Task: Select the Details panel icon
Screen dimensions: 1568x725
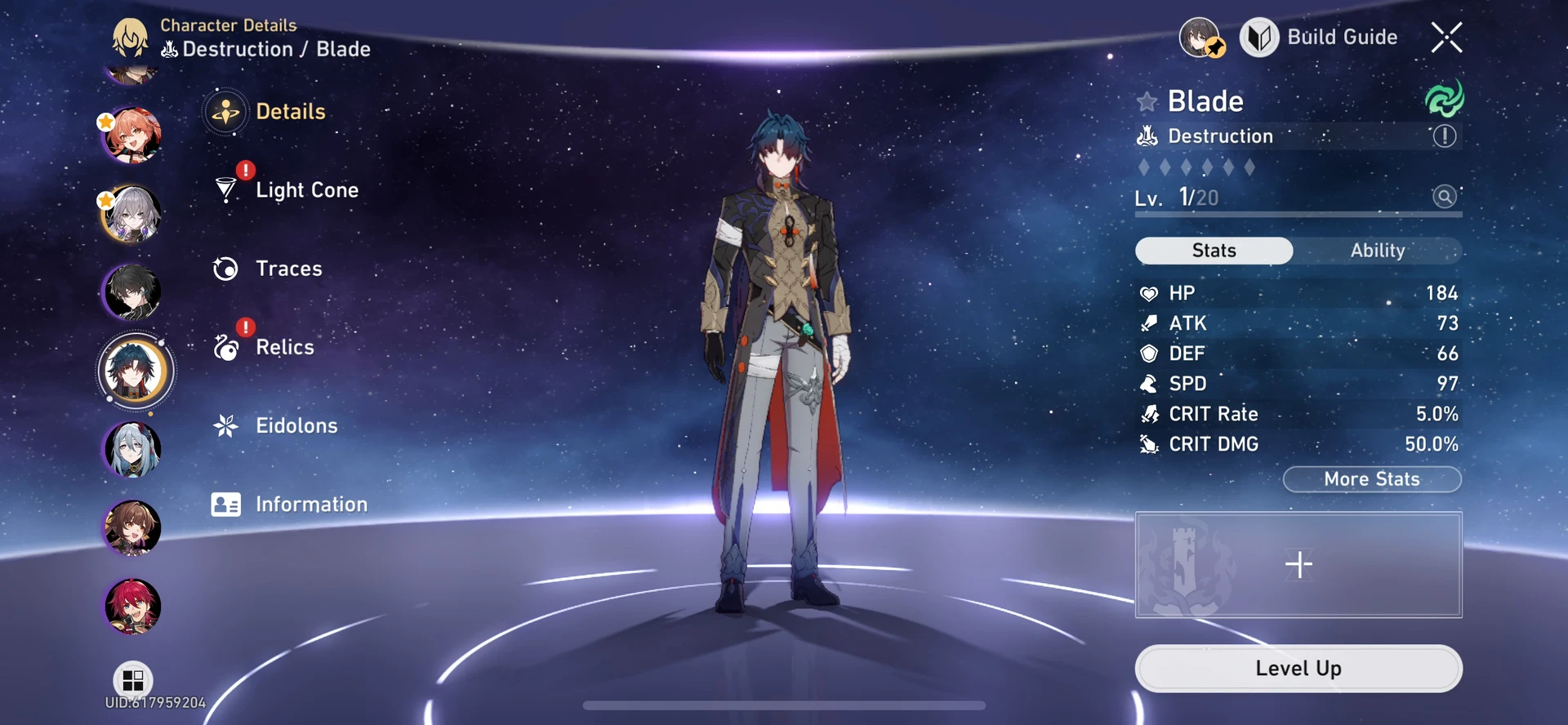Action: tap(225, 112)
